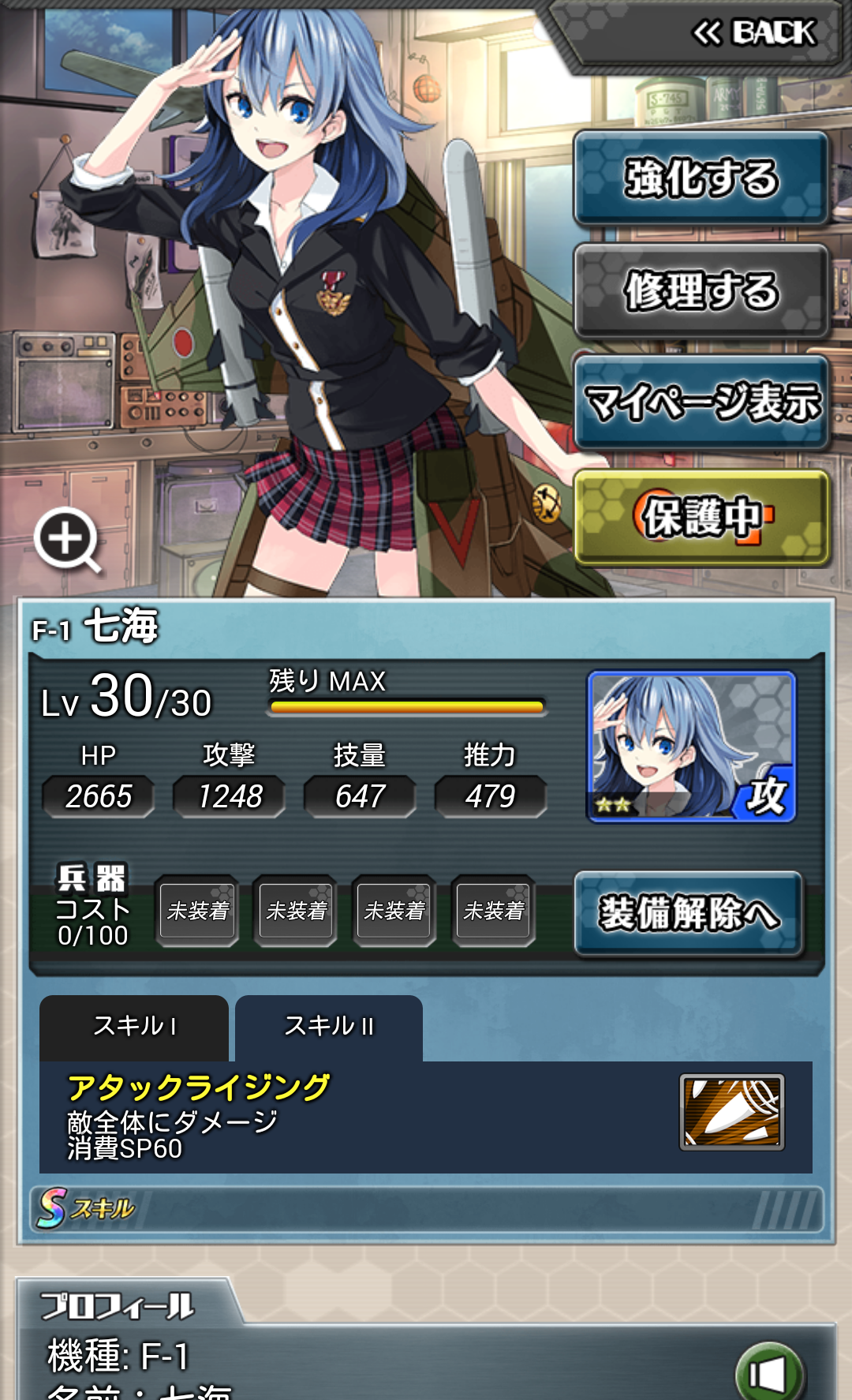The height and width of the screenshot is (1400, 852).
Task: Open the S スキル bar
Action: click(426, 1208)
